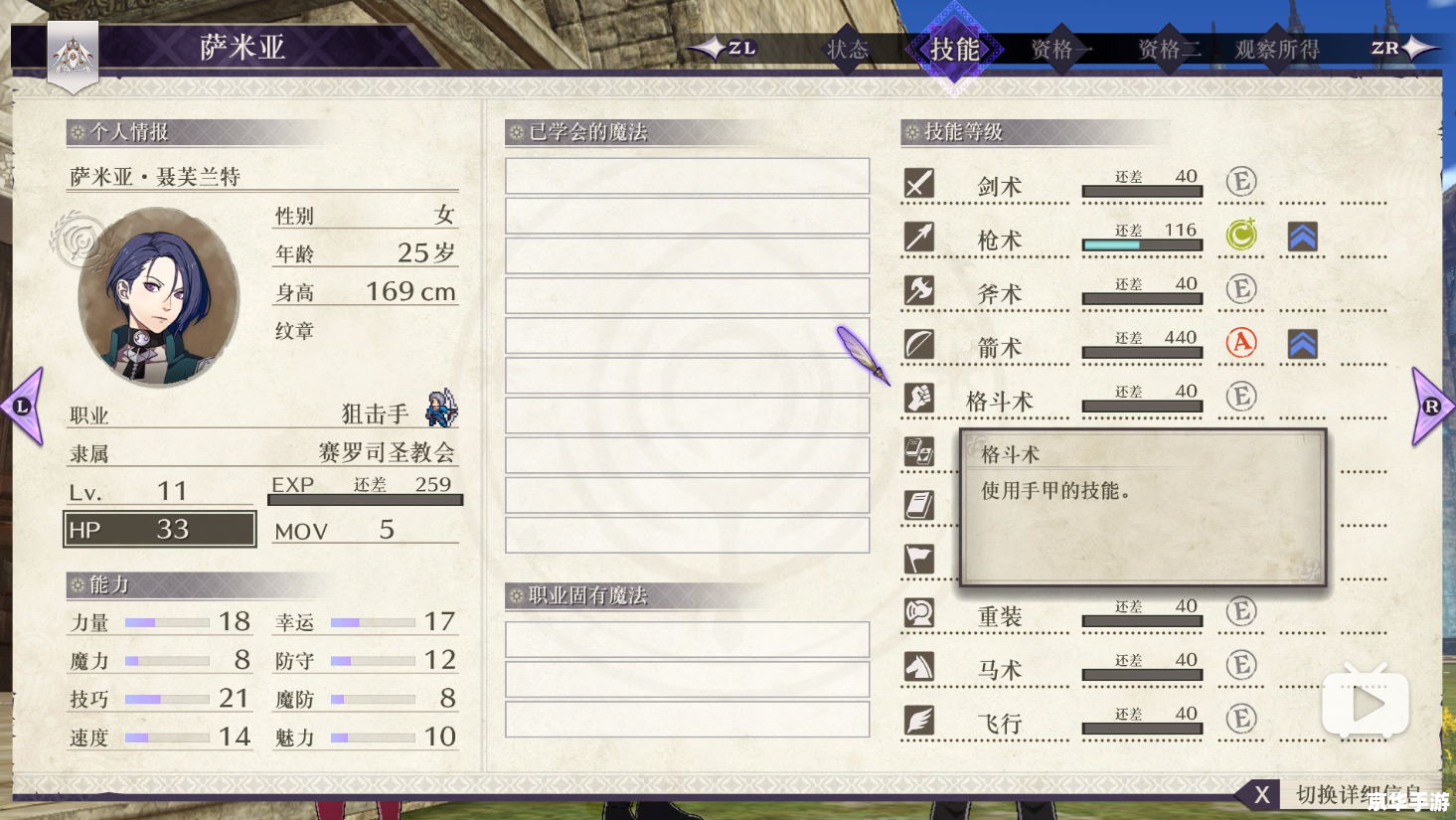
Task: Select the 飞行 skill row
Action: click(999, 723)
